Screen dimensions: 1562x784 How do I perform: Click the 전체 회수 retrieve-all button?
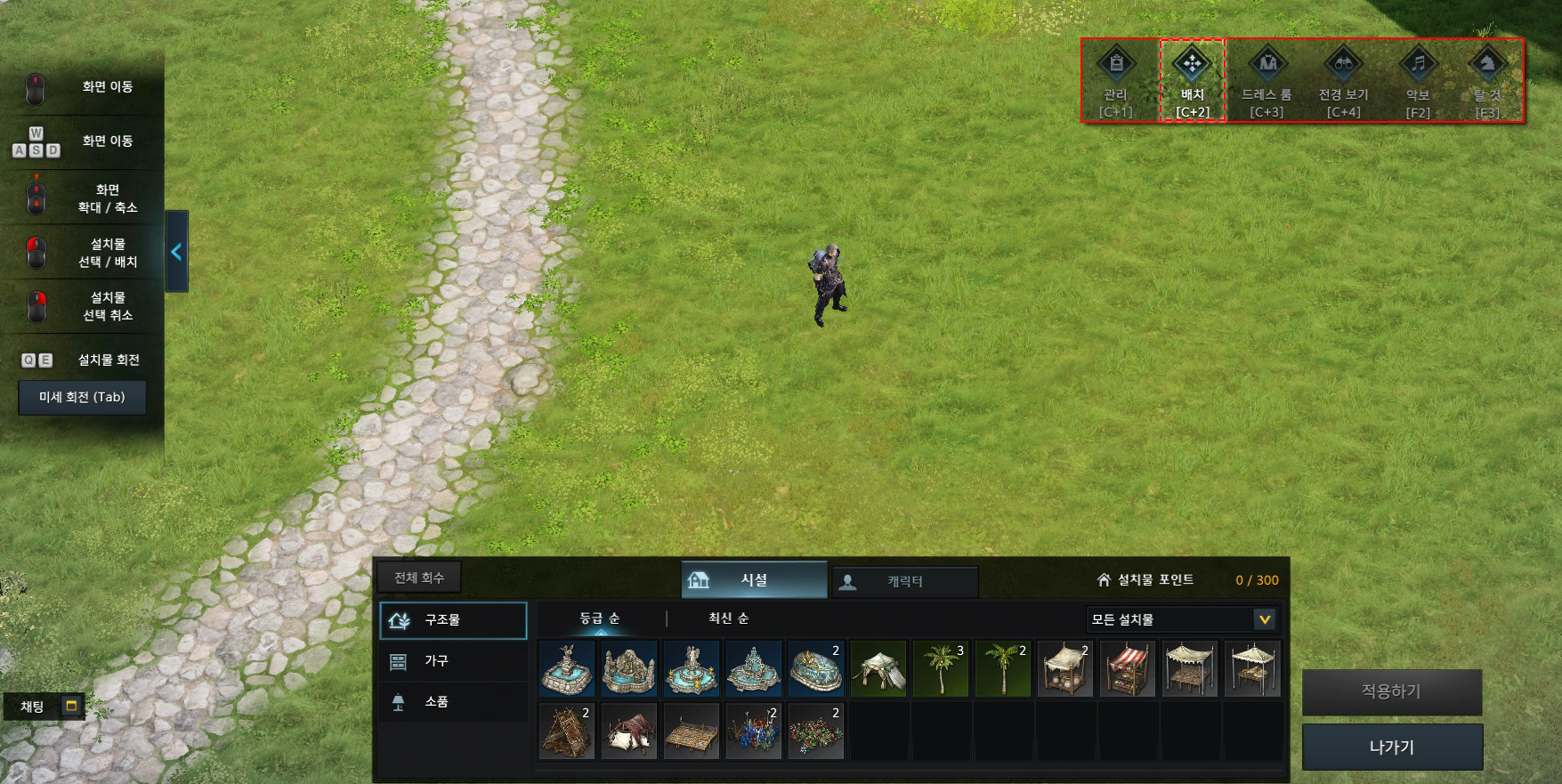pyautogui.click(x=418, y=578)
